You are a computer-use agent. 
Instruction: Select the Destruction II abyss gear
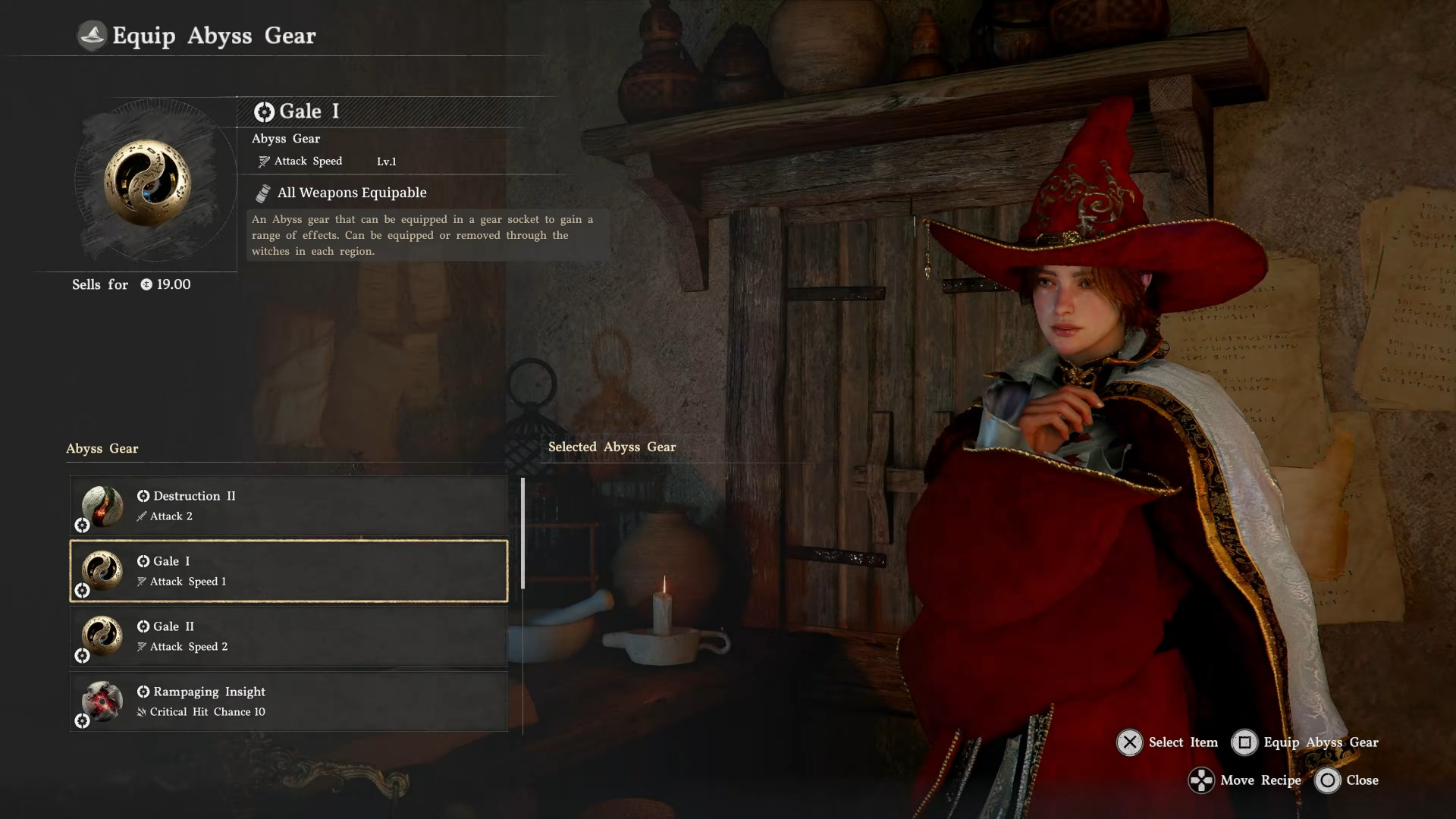click(288, 506)
